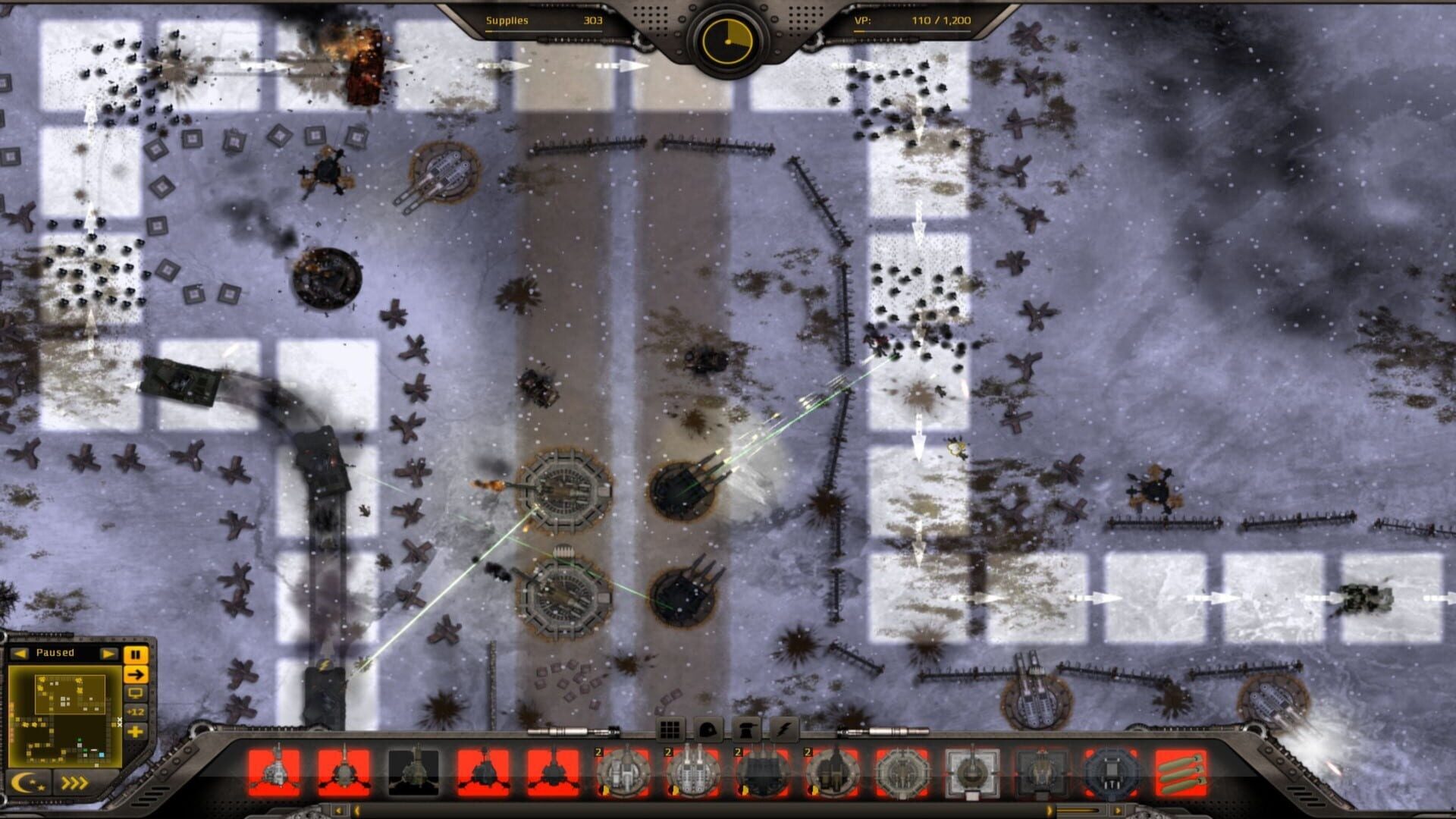This screenshot has height=819, width=1456.
Task: Toggle the crescent moon night mode button
Action: [29, 783]
